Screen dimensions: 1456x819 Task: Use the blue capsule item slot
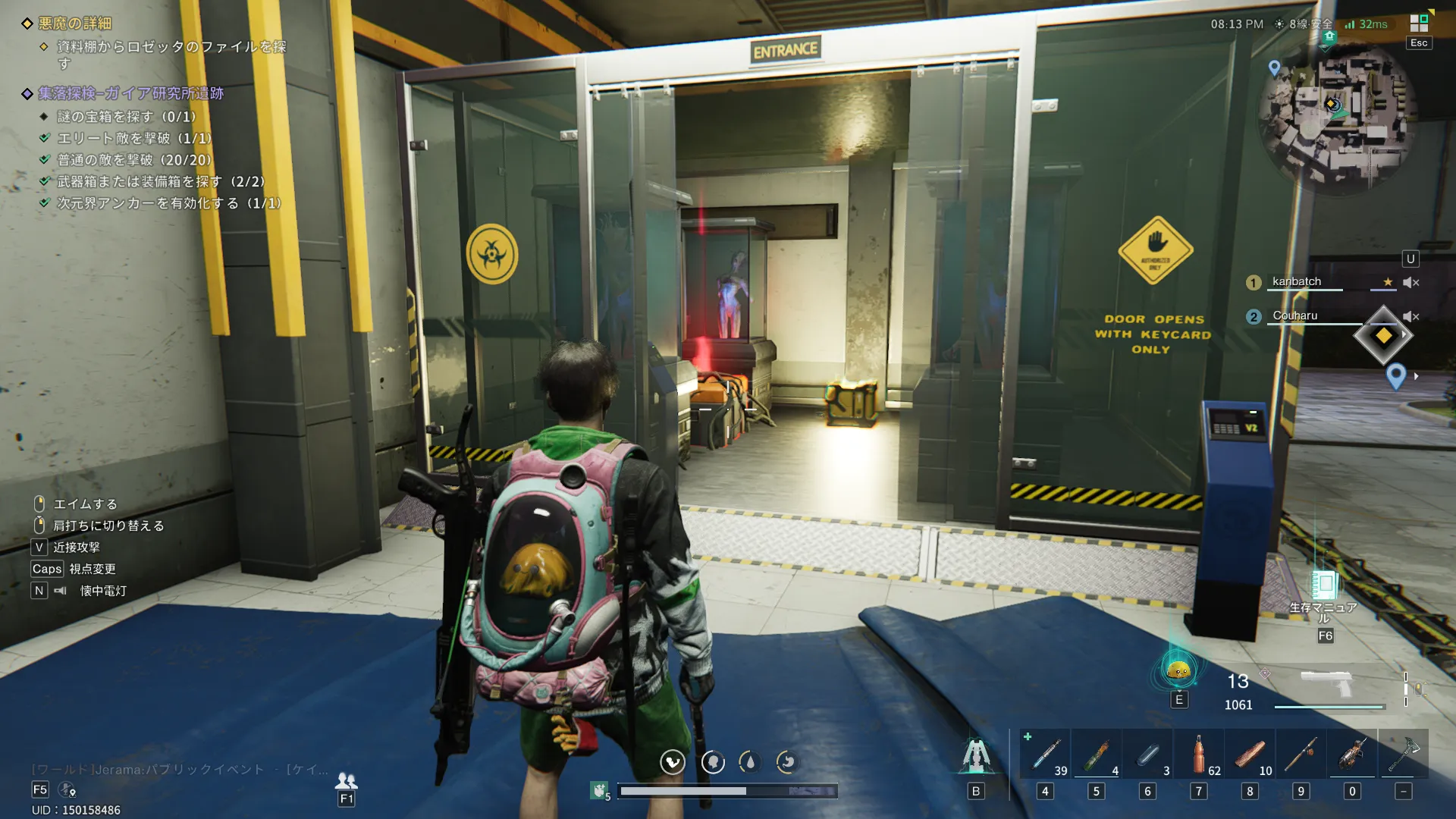(1147, 755)
